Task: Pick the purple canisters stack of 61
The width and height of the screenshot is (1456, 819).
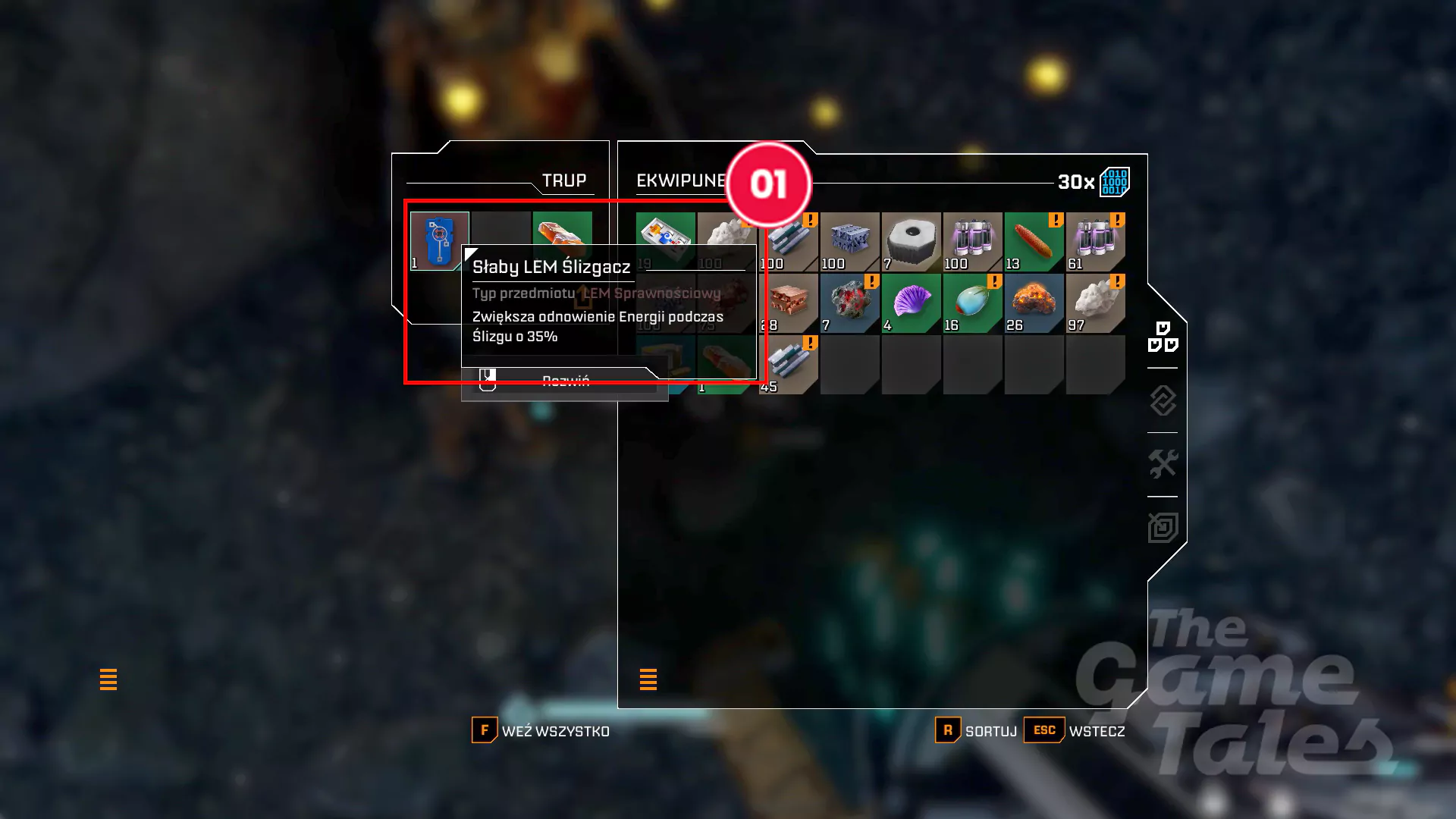Action: coord(1095,242)
